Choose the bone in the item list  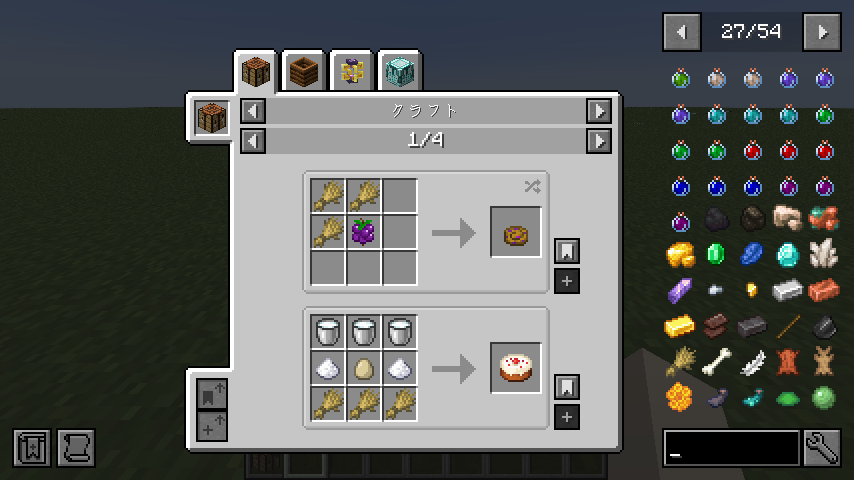pos(717,362)
